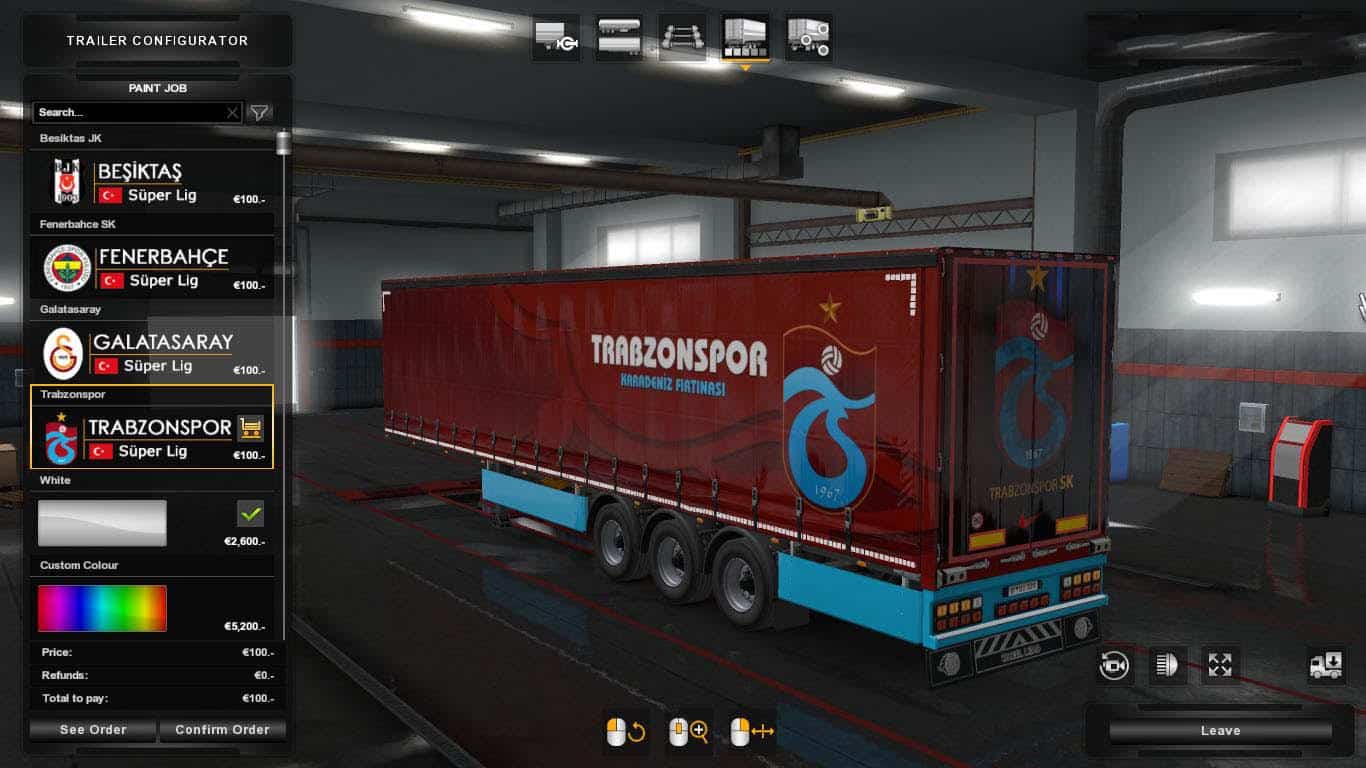Switch to the highlighted paint job tab
1366x768 pixels.
coord(745,37)
